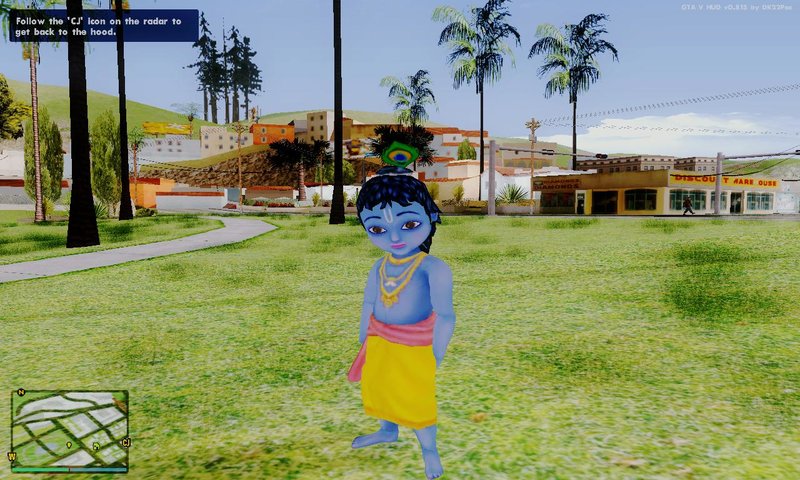Screen dimensions: 800x480
Task: Click the 'N' north marker on the radar
Action: tap(21, 392)
